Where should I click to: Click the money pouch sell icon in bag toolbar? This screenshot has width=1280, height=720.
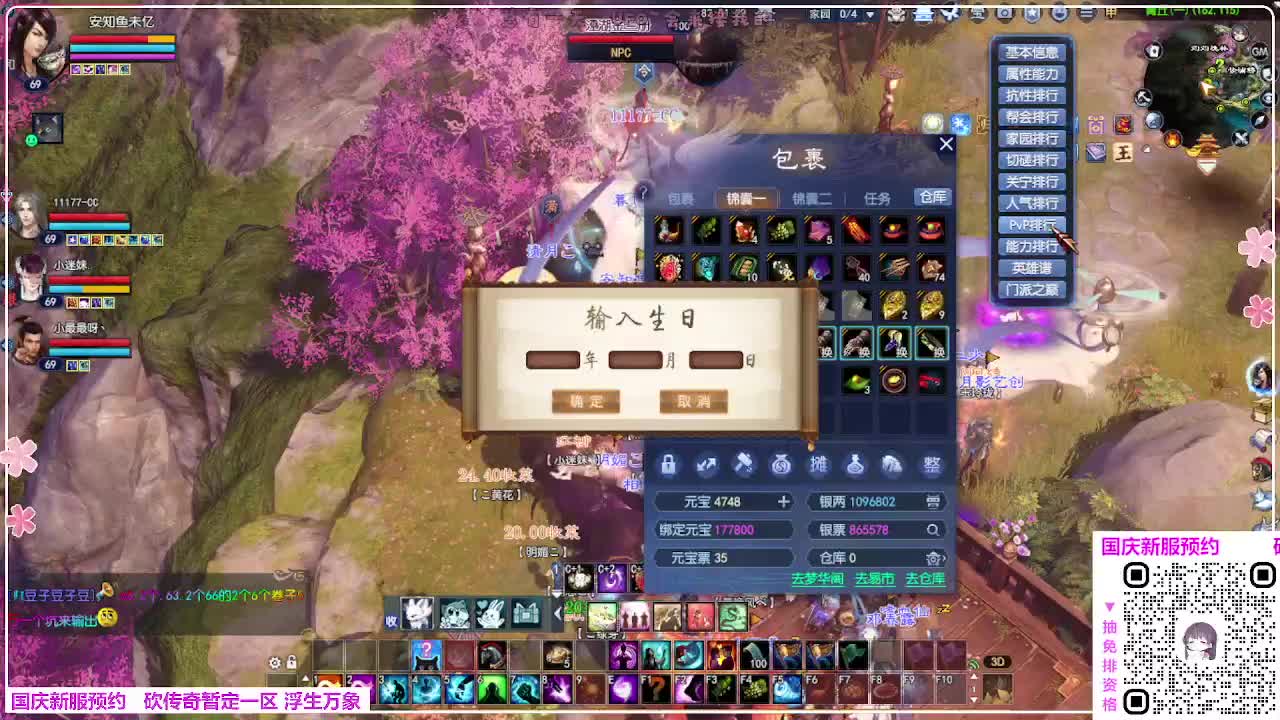[780, 465]
